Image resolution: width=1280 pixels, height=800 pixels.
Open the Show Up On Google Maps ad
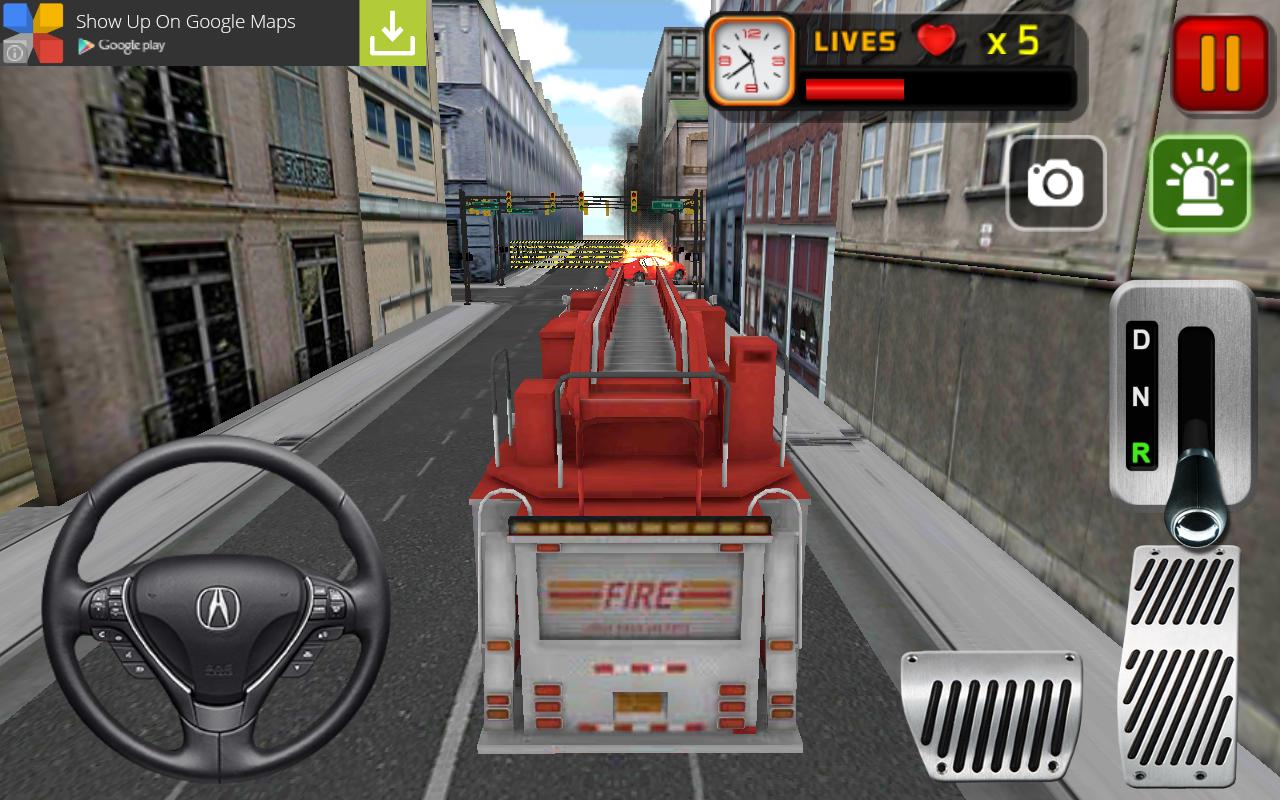(188, 20)
